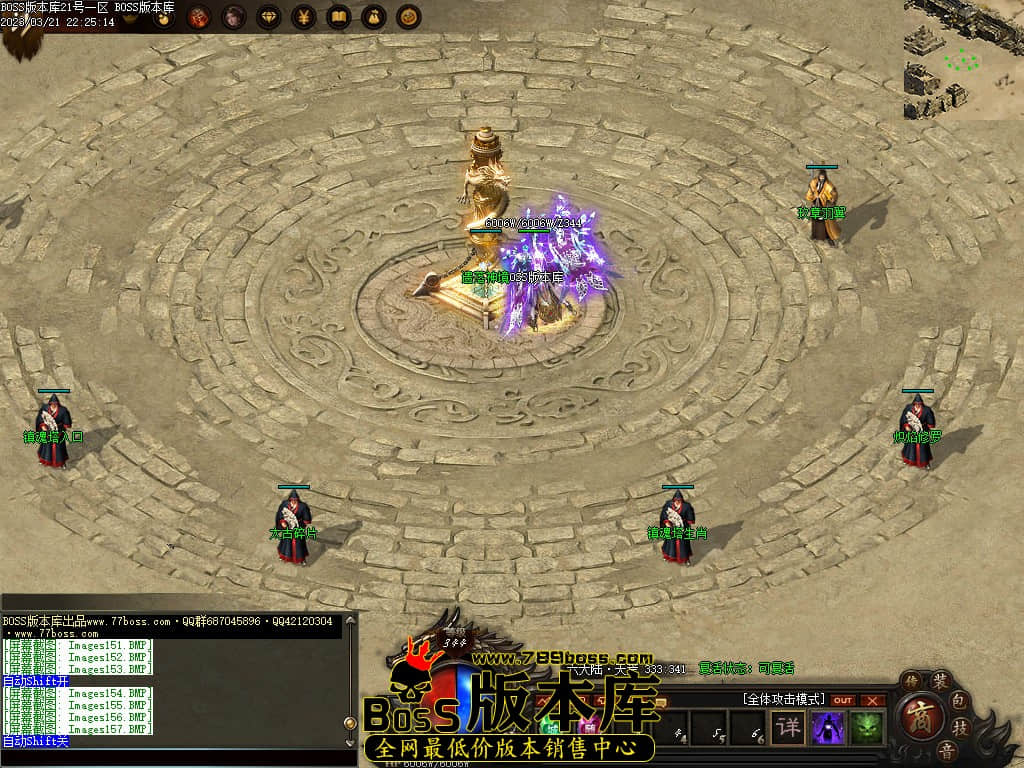Viewport: 1024px width, 768px height.
Task: Activate the purple glowing figure skill
Action: 828,727
